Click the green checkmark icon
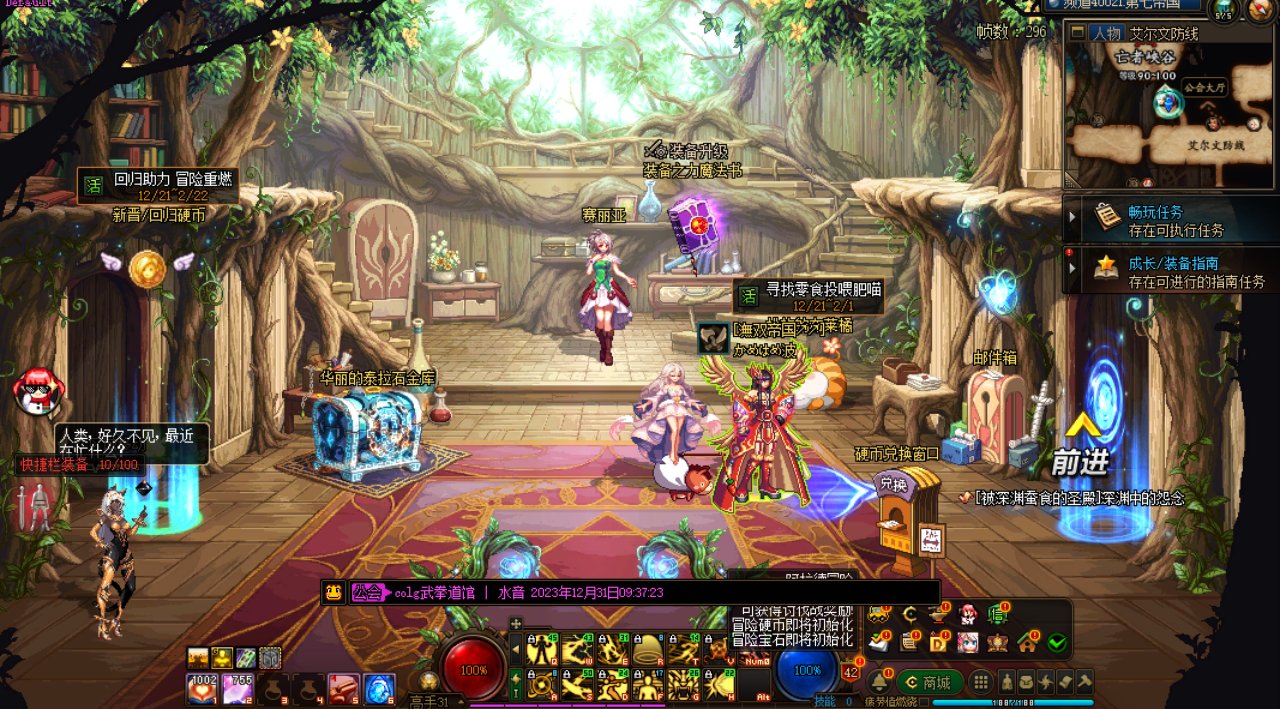Image resolution: width=1280 pixels, height=709 pixels. 1057,642
